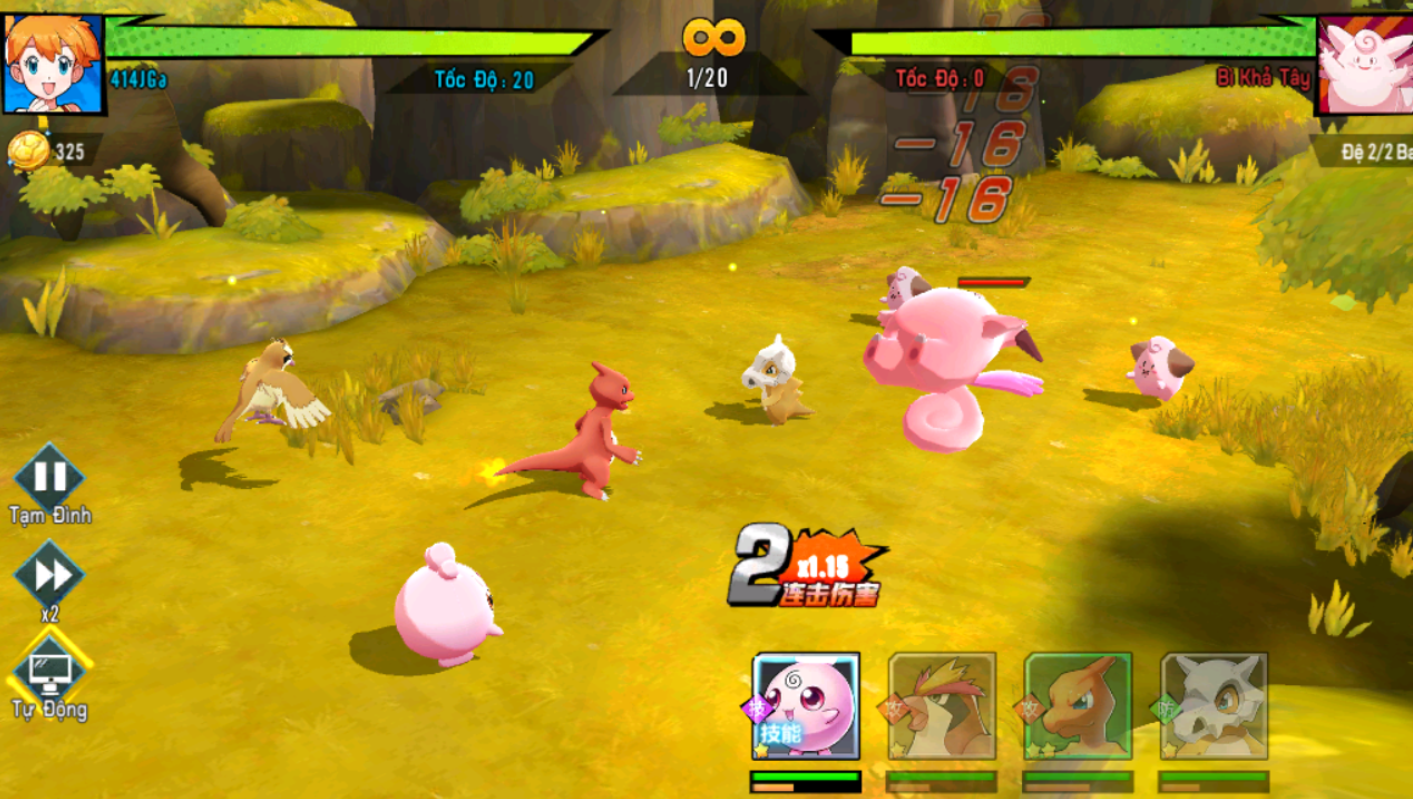Click the orange-haired trainer avatar

coord(53,62)
